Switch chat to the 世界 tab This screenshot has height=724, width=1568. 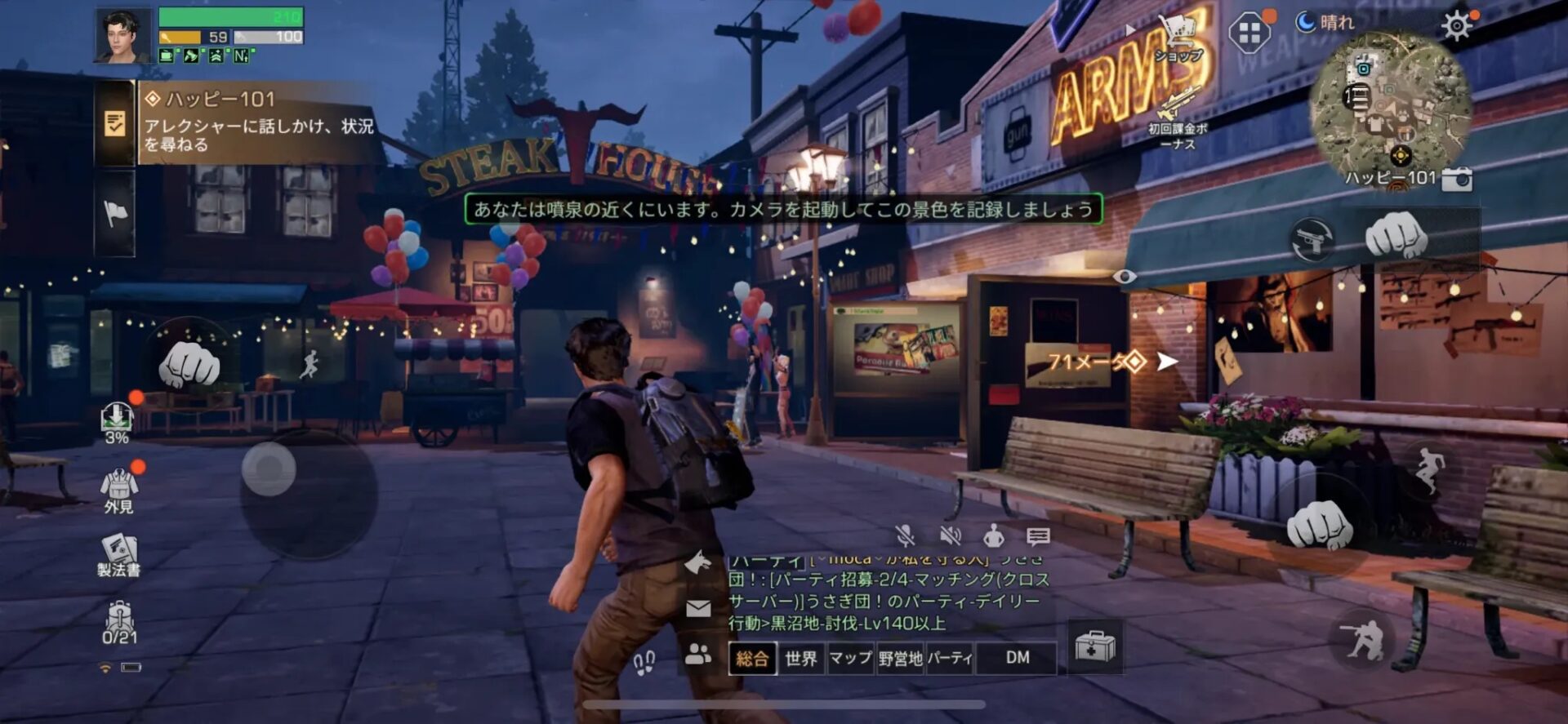click(x=800, y=658)
